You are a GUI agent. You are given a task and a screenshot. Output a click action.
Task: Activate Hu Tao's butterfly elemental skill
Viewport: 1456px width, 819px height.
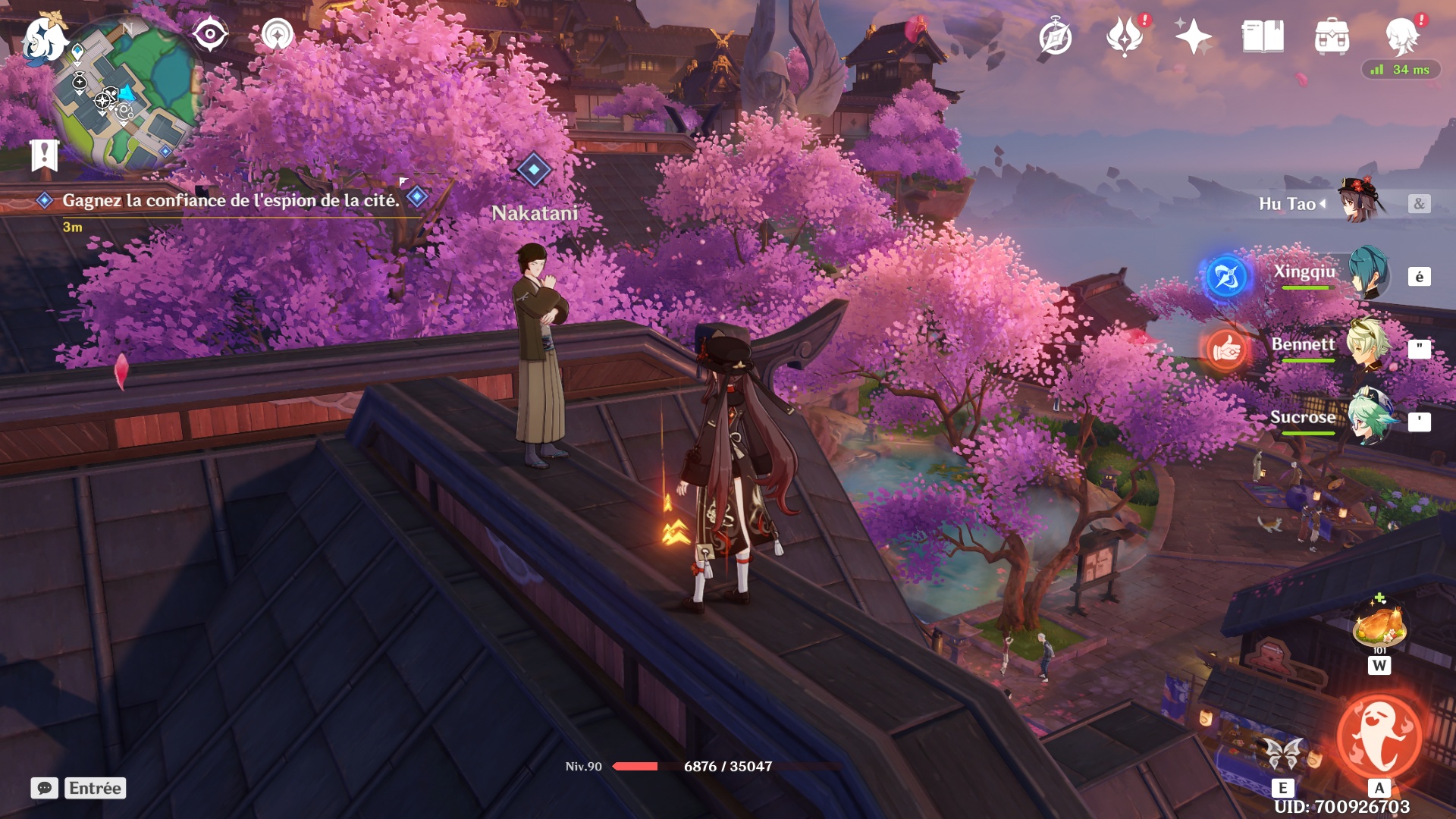[1282, 754]
